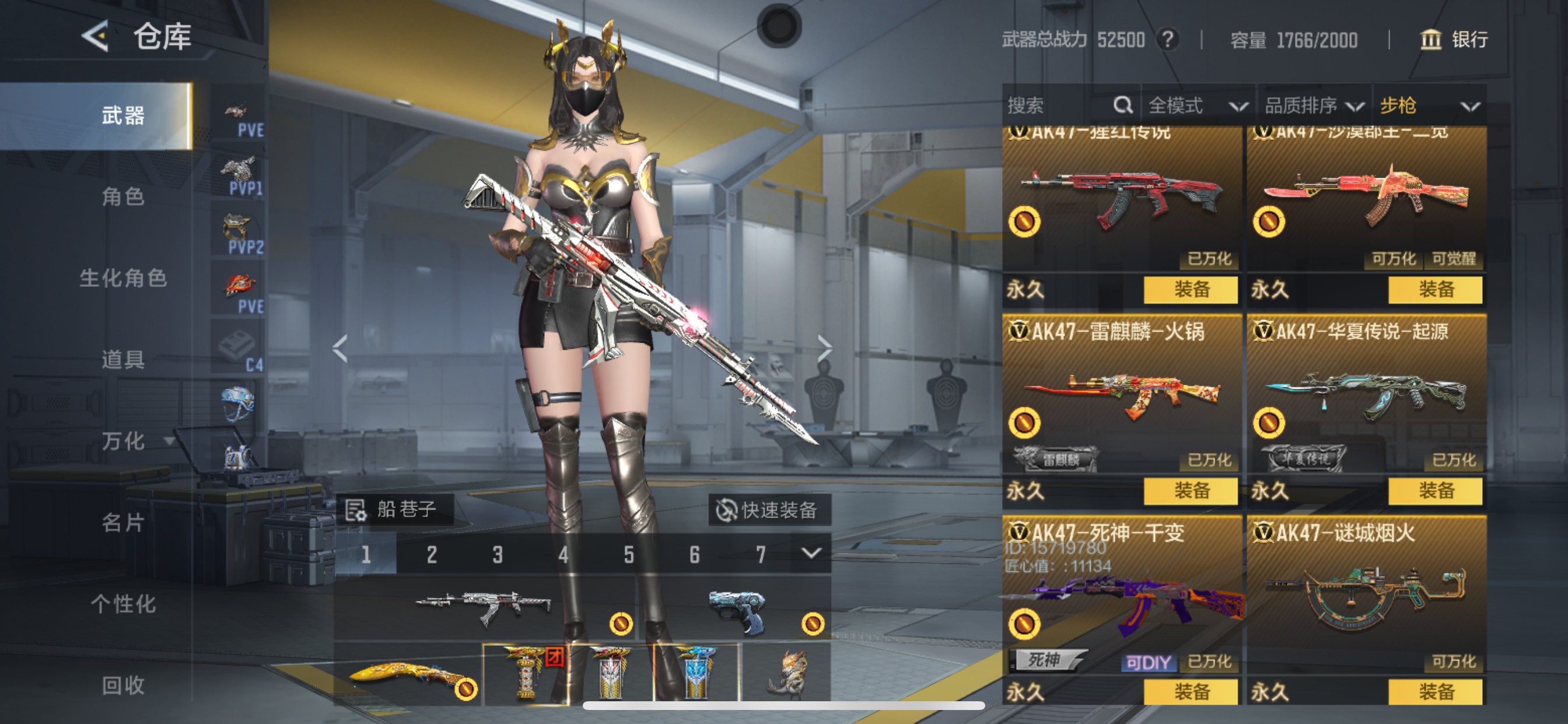Open the 生化角色 category
The width and height of the screenshot is (1568, 724).
click(123, 278)
